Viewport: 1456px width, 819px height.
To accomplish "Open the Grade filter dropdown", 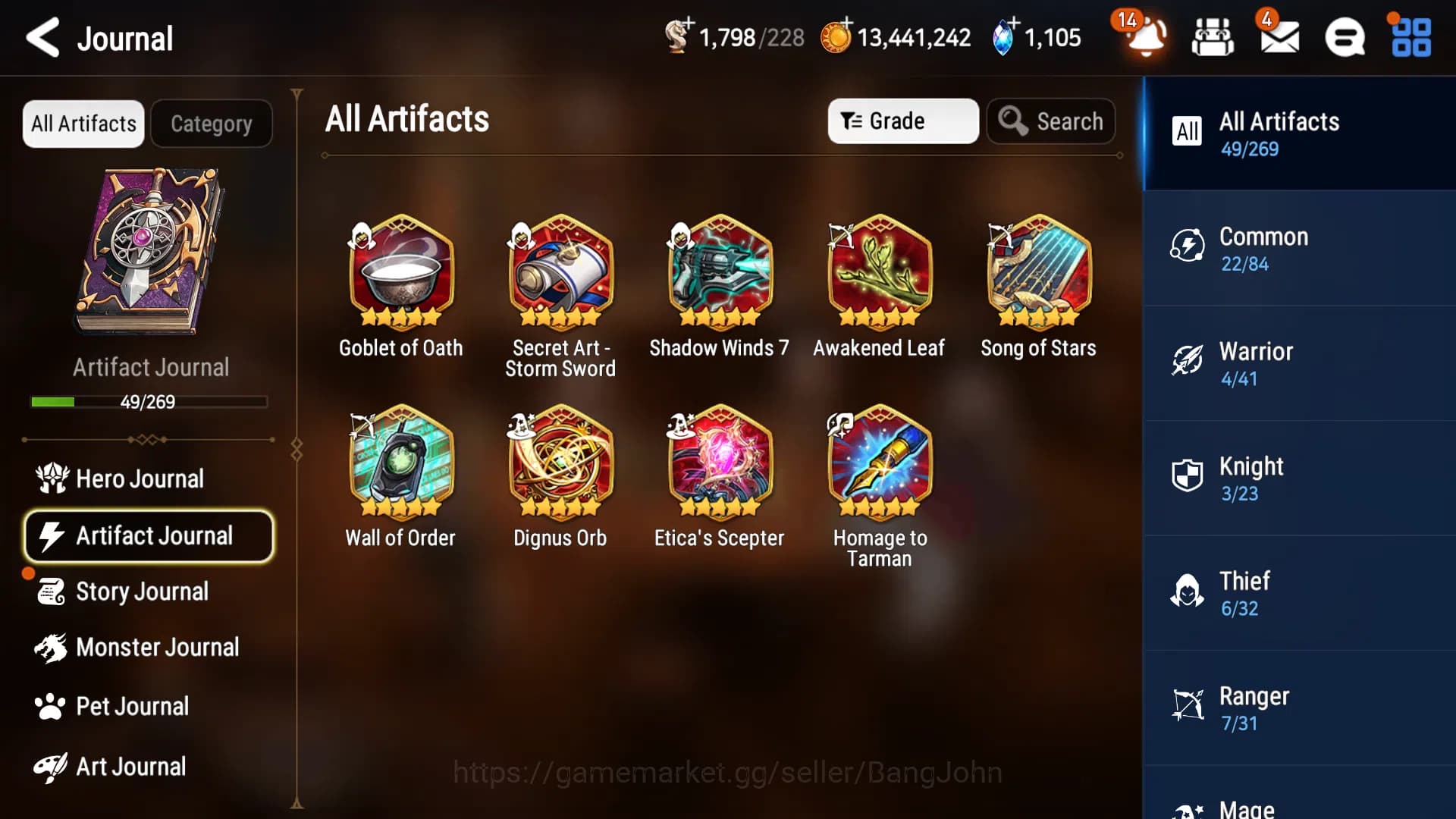I will [902, 121].
